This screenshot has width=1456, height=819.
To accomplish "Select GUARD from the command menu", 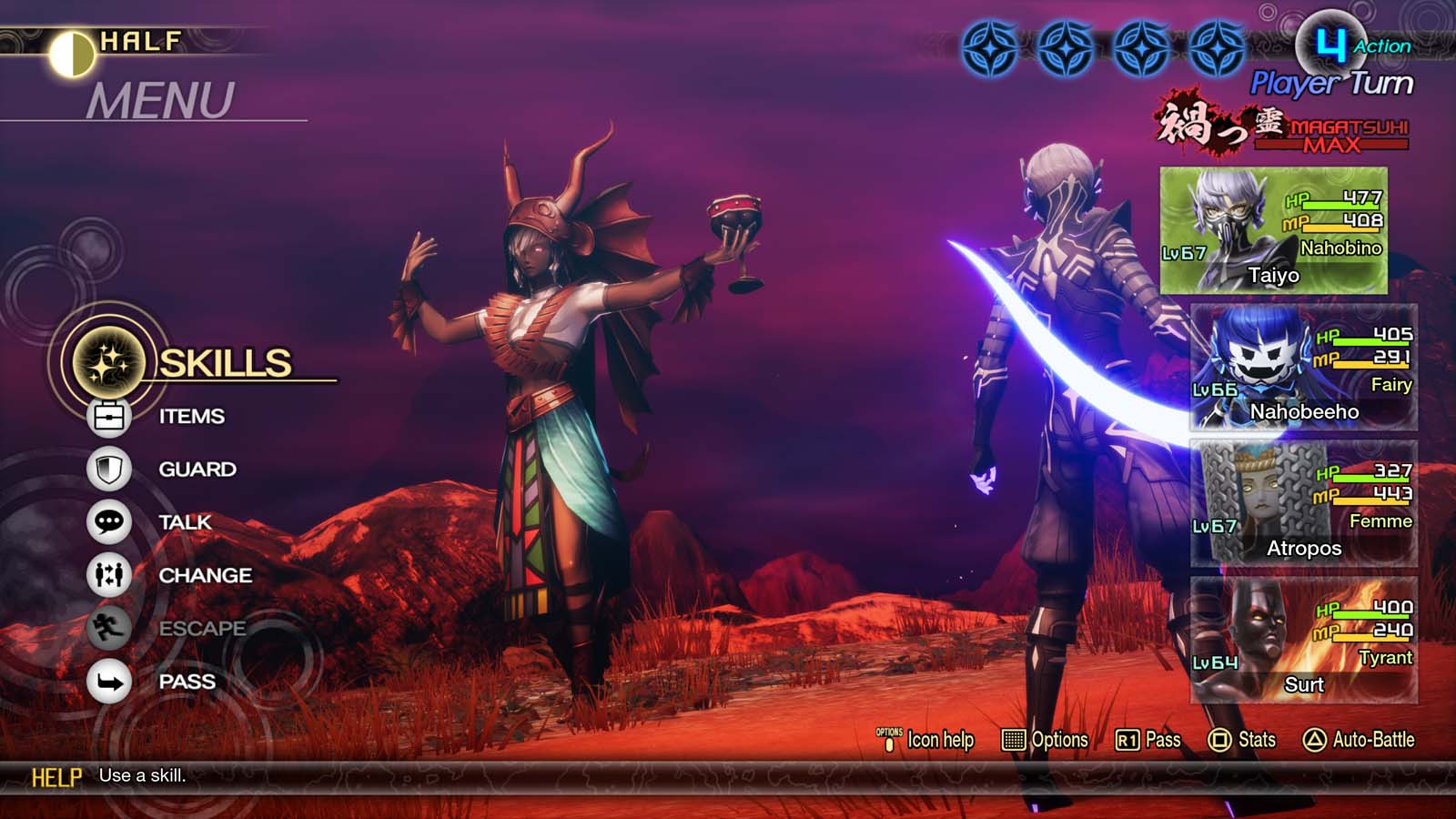I will pyautogui.click(x=199, y=469).
